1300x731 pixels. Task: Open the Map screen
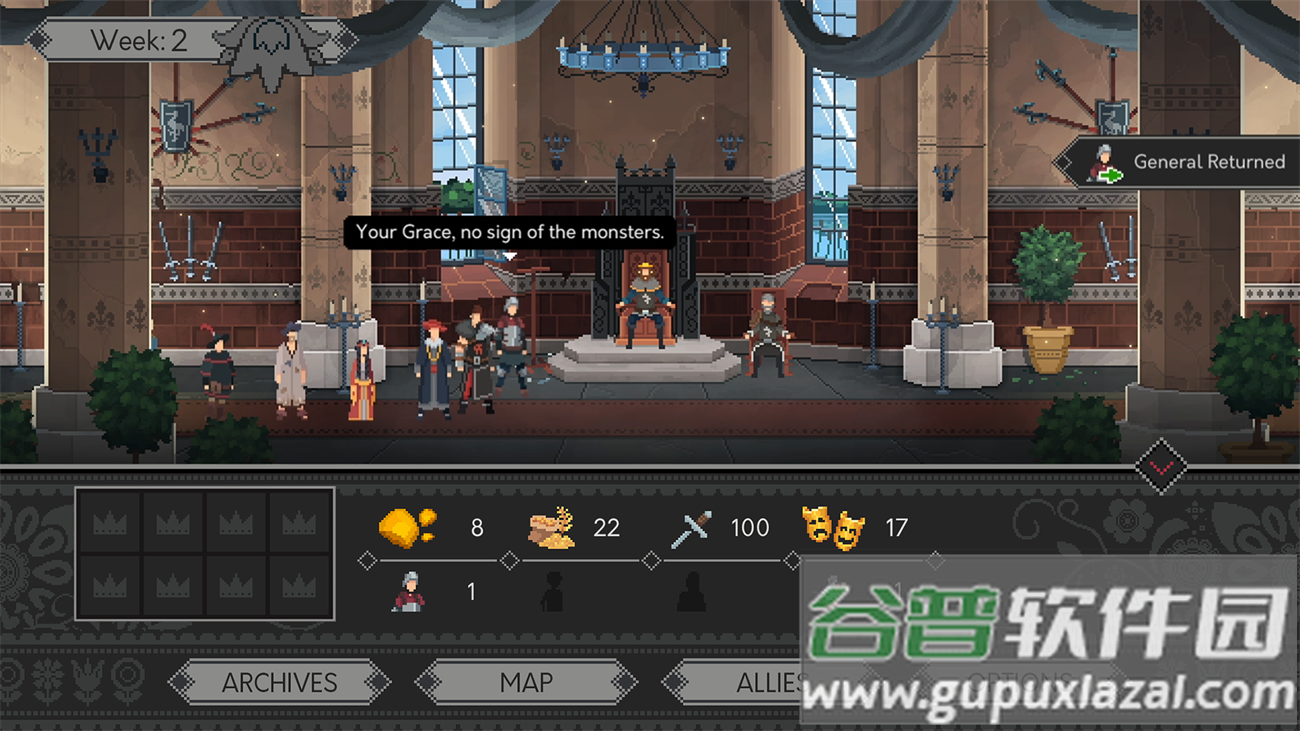coord(526,683)
